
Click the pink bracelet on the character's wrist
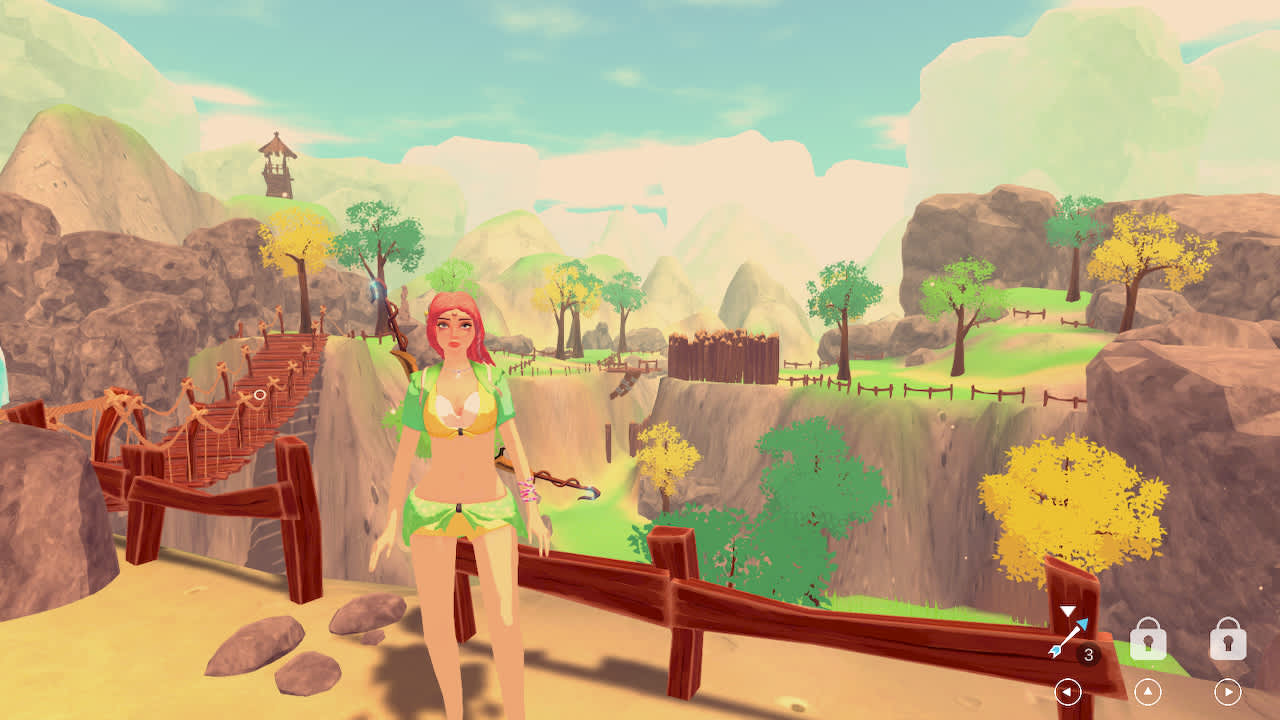pos(529,488)
